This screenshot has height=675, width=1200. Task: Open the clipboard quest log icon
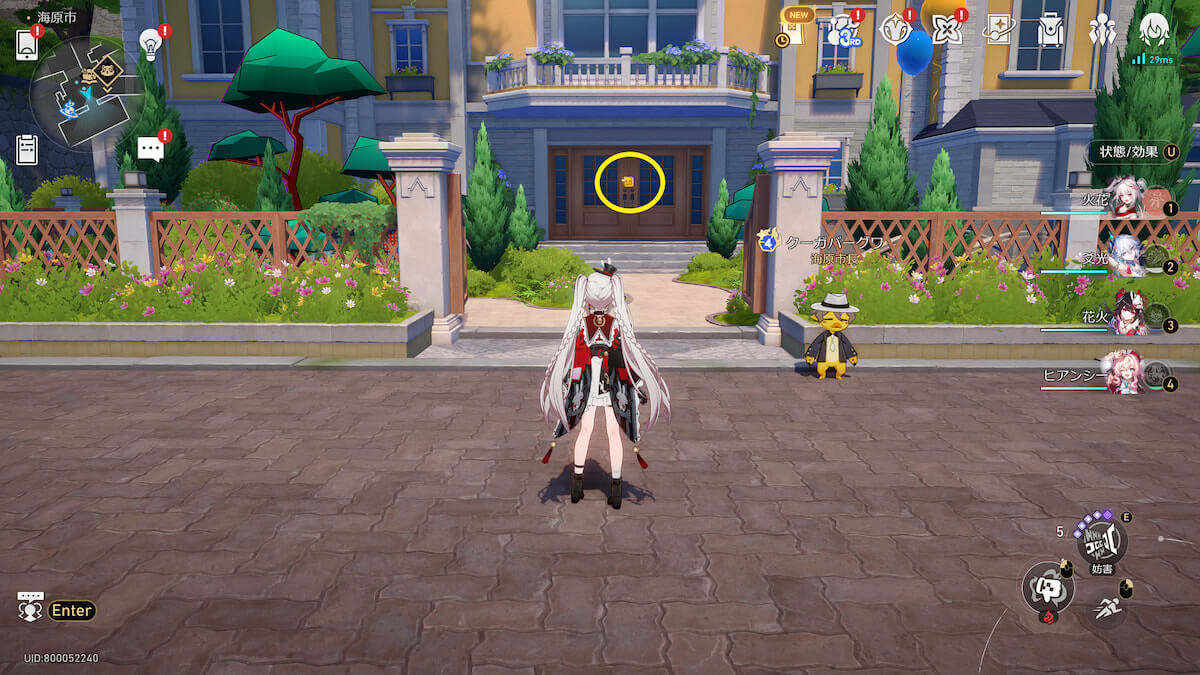tap(27, 149)
